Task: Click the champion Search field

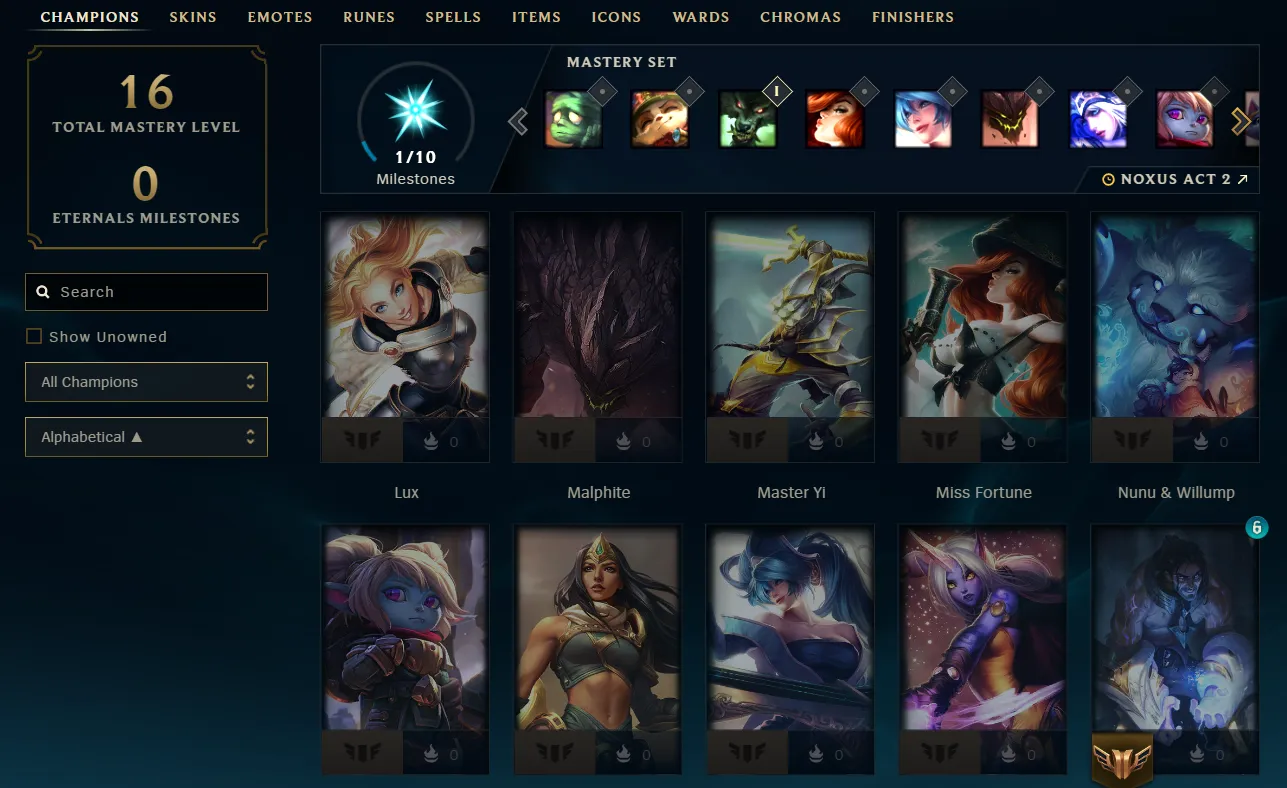Action: pos(147,292)
